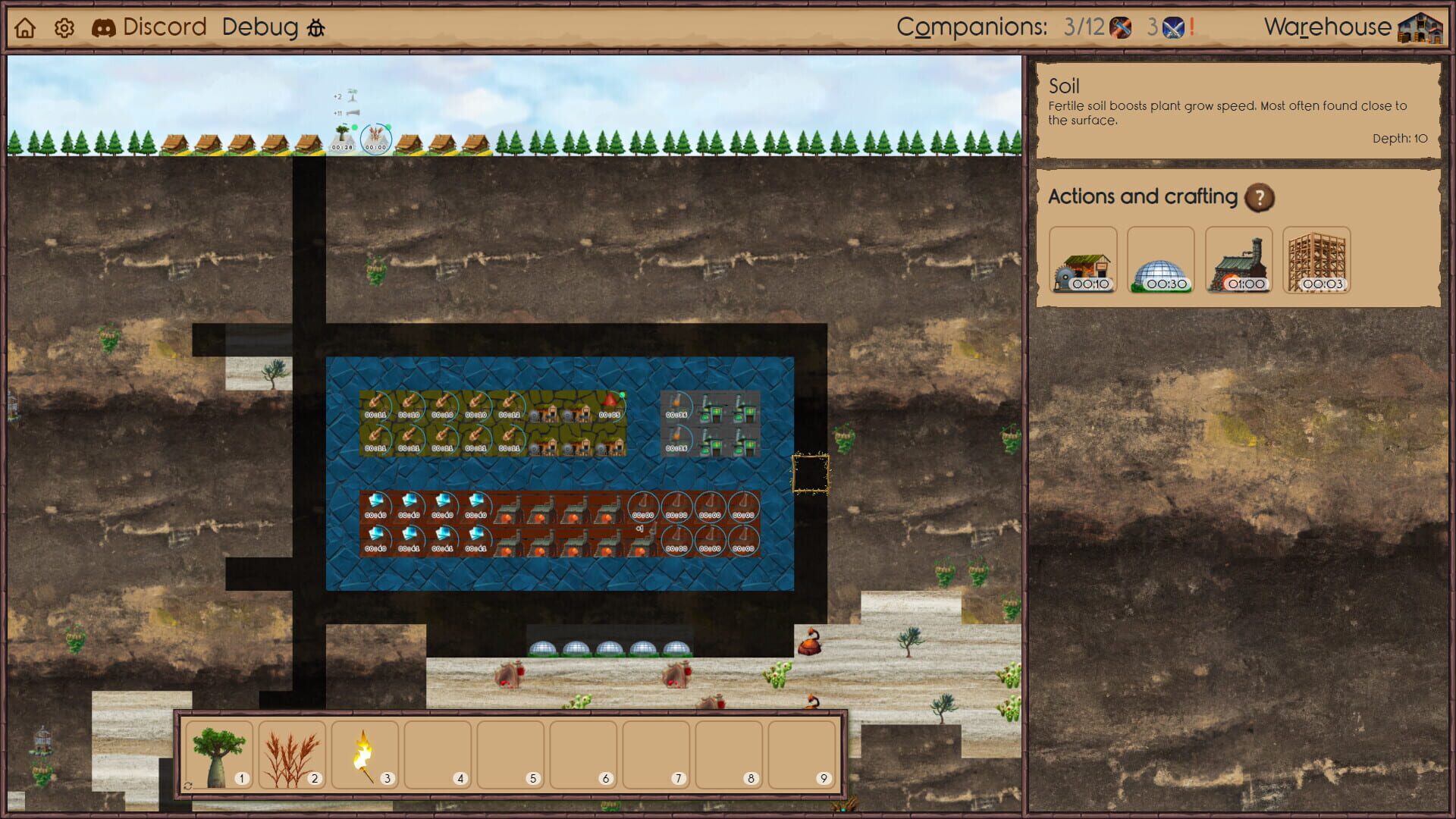This screenshot has width=1456, height=819.
Task: Select the wooden scaffolding crafting action
Action: tap(1317, 262)
